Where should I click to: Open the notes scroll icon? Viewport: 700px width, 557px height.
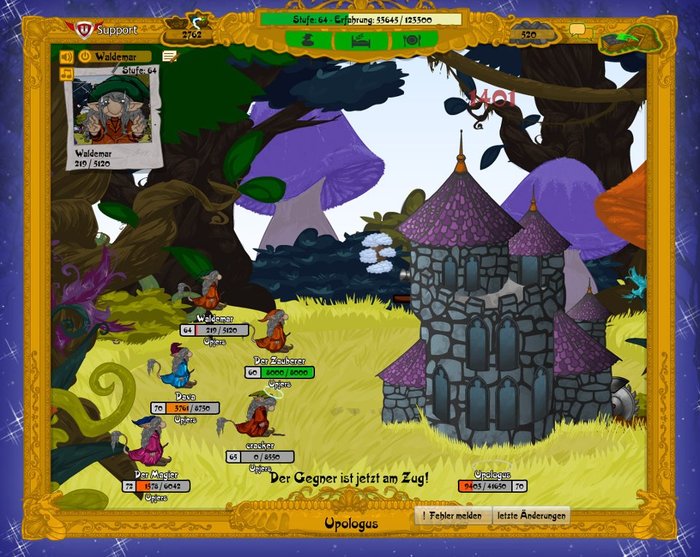coord(170,57)
